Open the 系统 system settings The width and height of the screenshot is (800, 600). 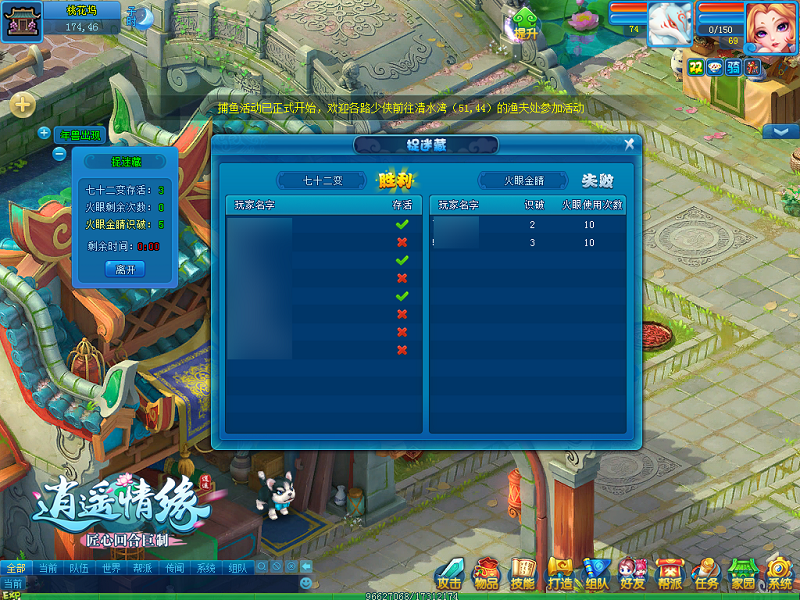pyautogui.click(x=779, y=573)
